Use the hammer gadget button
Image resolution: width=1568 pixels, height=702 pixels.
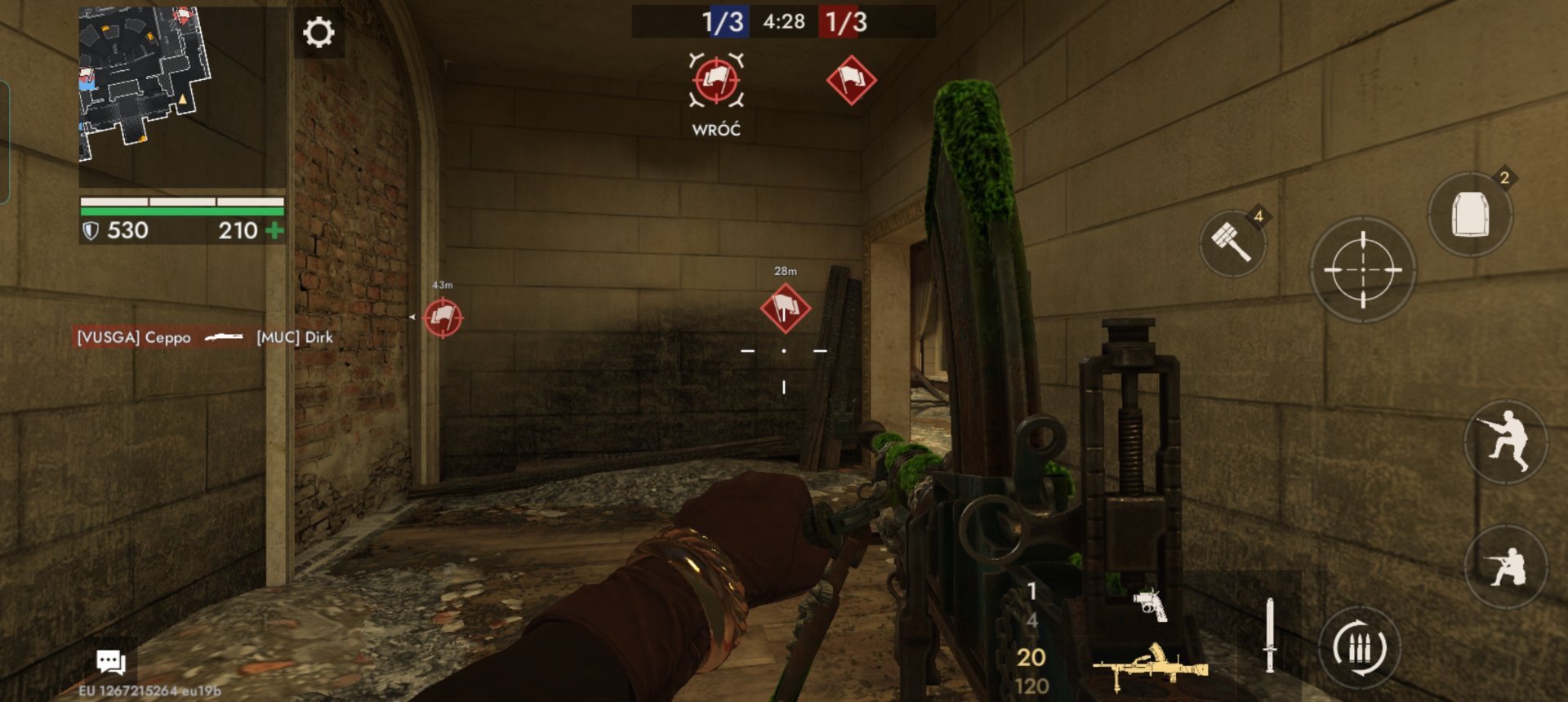pyautogui.click(x=1232, y=242)
